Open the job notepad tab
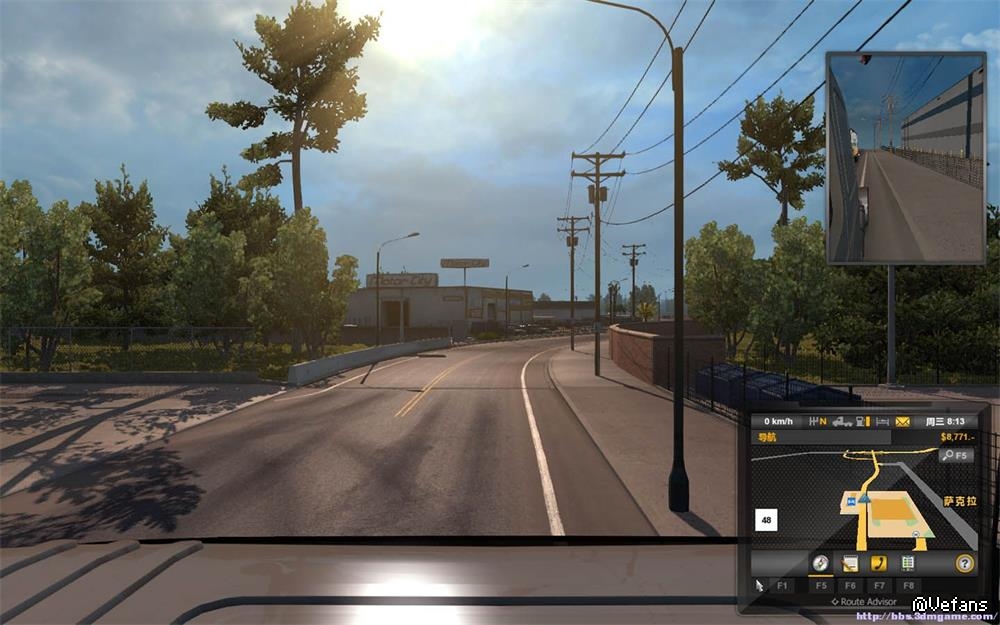1000x625 pixels. click(x=850, y=563)
